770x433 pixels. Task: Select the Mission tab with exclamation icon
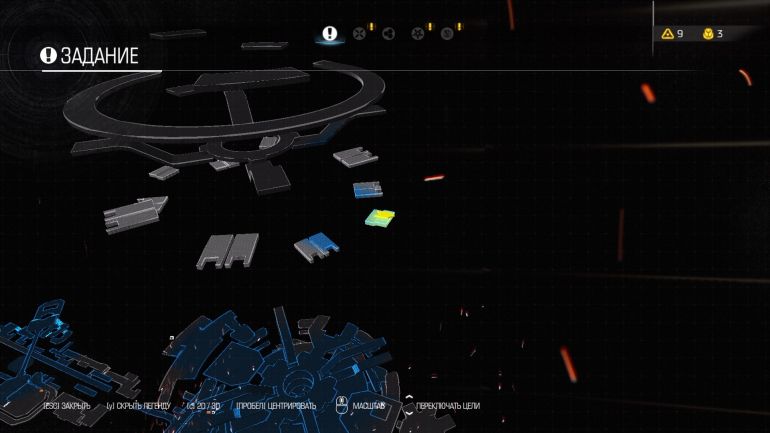click(x=329, y=33)
